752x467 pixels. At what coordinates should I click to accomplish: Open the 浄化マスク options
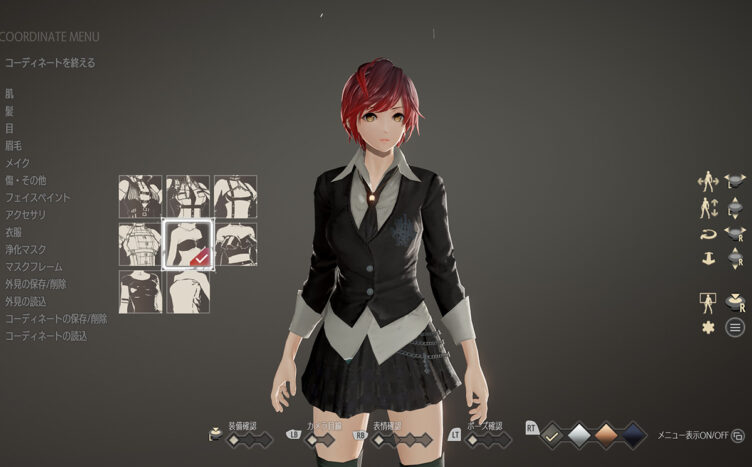click(x=26, y=249)
